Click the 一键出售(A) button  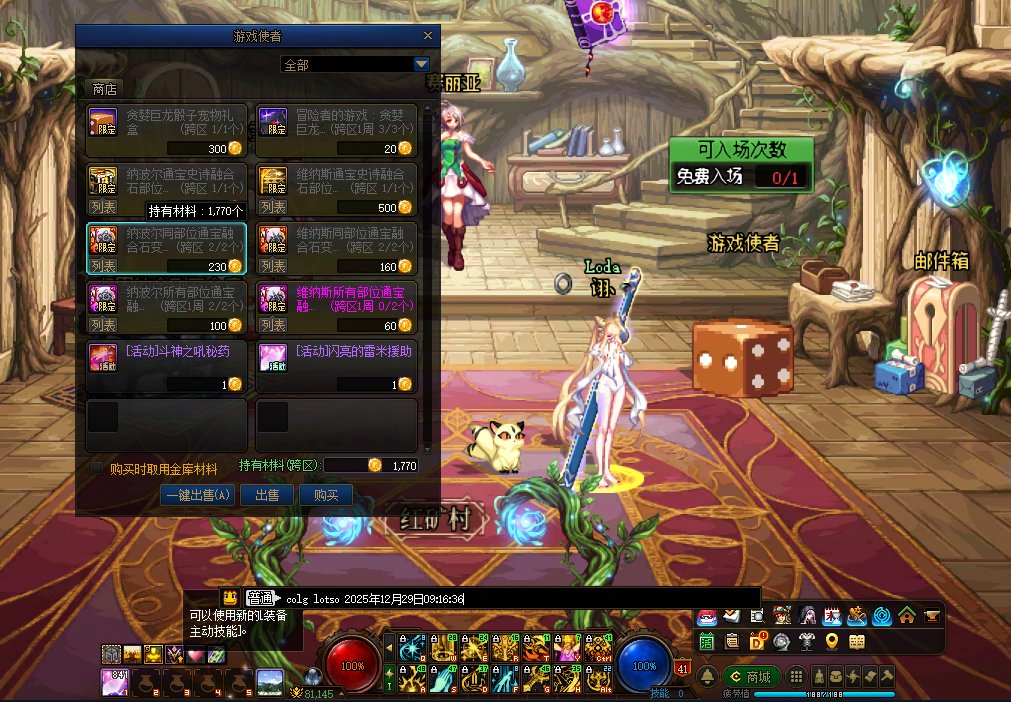click(x=198, y=495)
